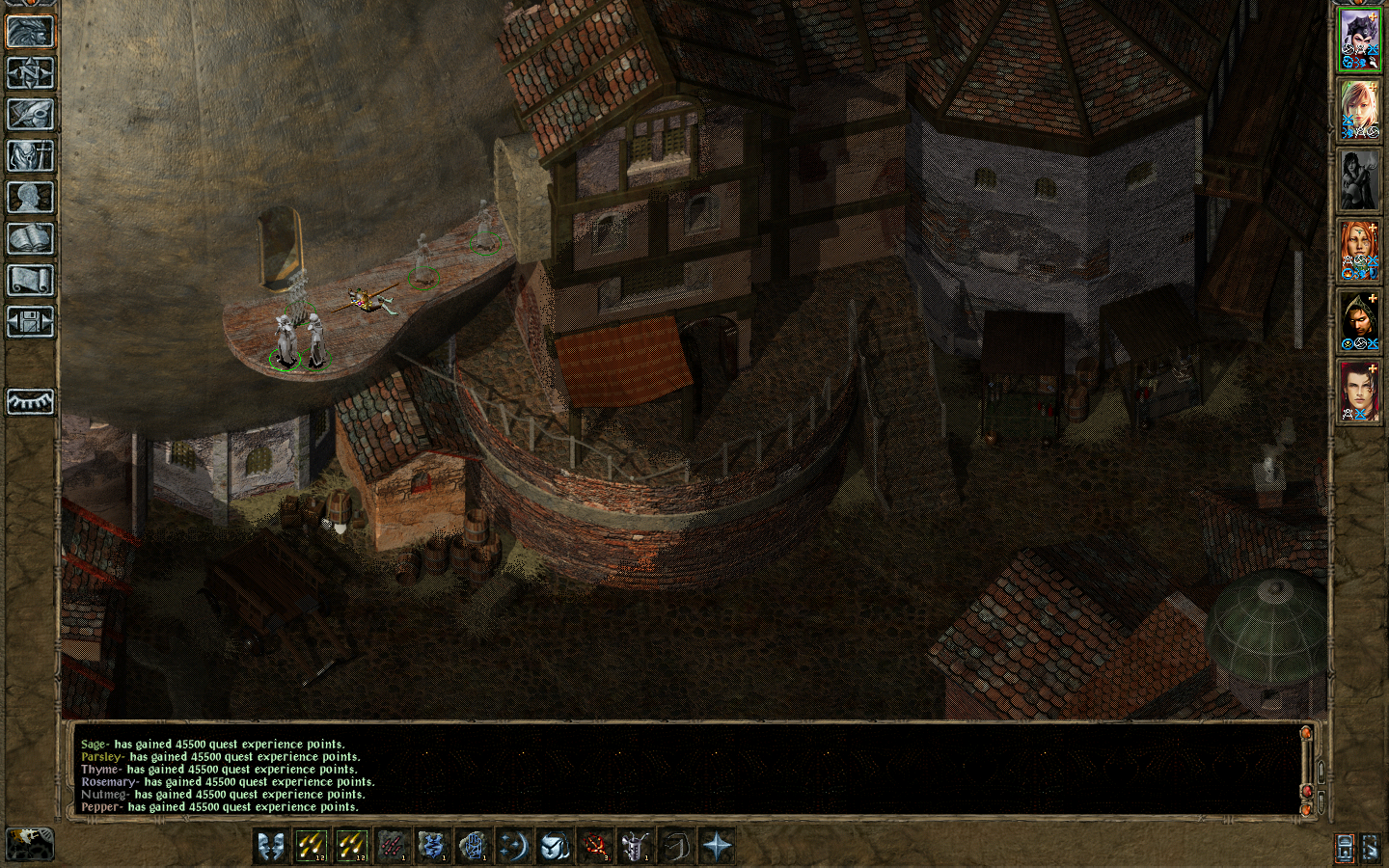Open the journal quill icon
Screen dimensions: 1389x868
pyautogui.click(x=30, y=114)
